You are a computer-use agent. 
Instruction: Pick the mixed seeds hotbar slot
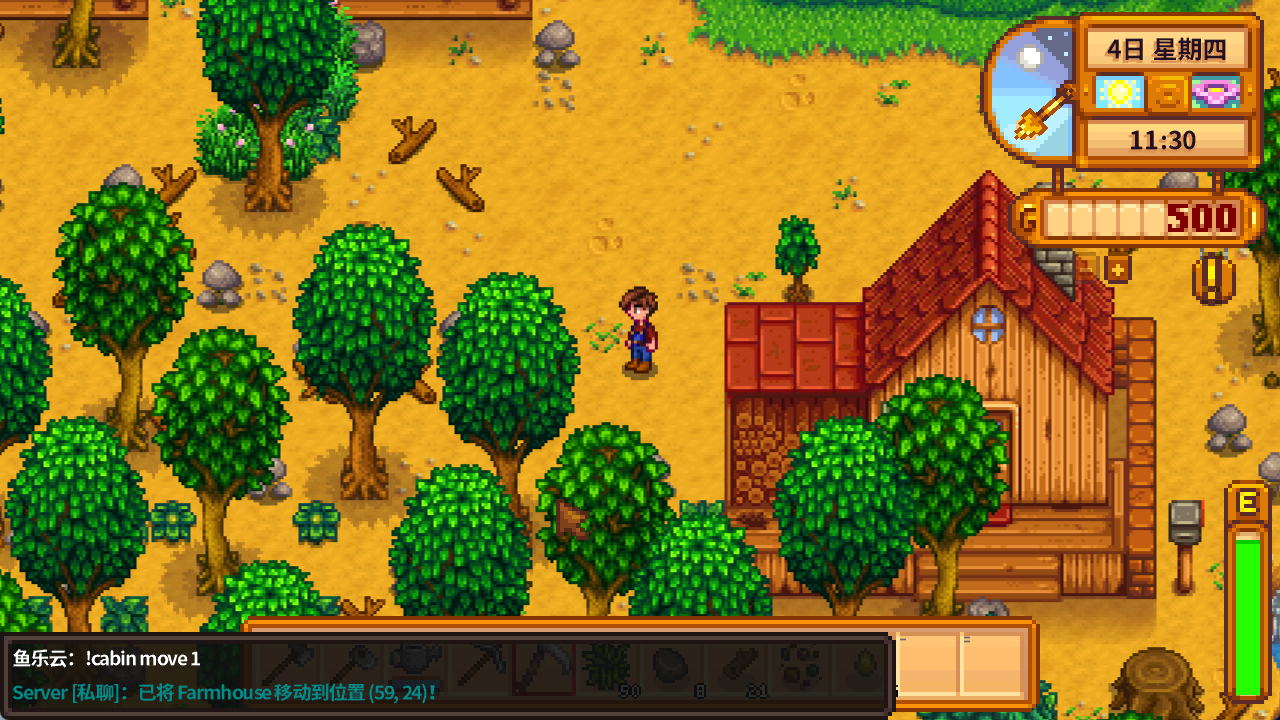point(797,665)
